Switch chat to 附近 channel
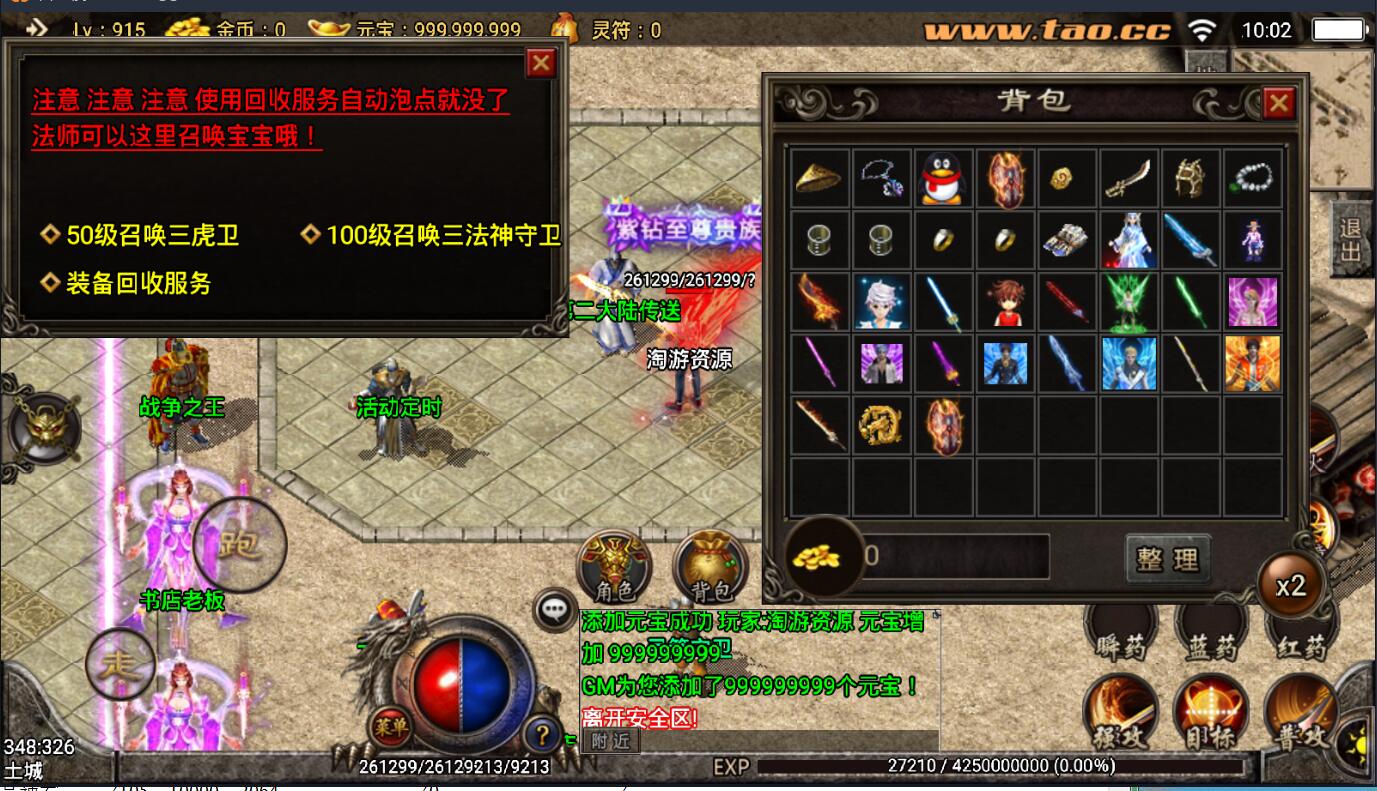The image size is (1377, 791). click(x=610, y=741)
